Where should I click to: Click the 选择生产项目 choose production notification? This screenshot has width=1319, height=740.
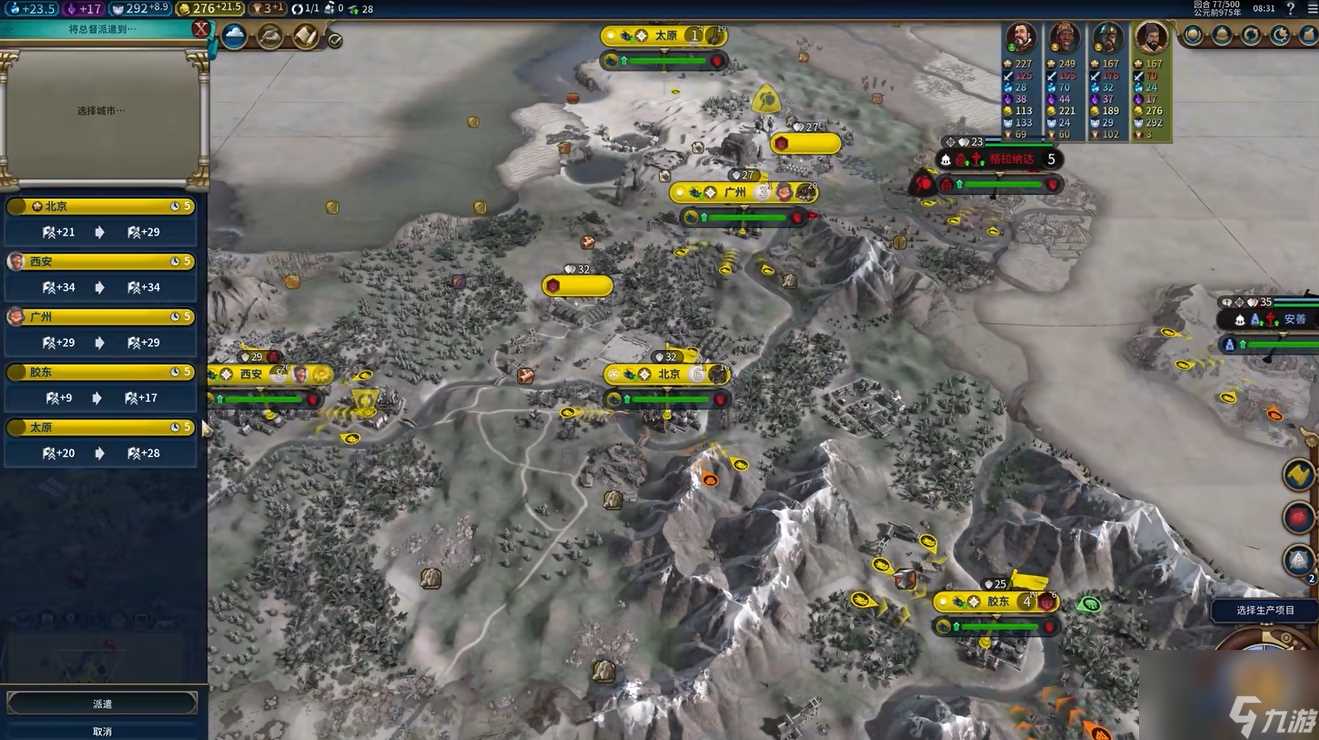(x=1264, y=610)
